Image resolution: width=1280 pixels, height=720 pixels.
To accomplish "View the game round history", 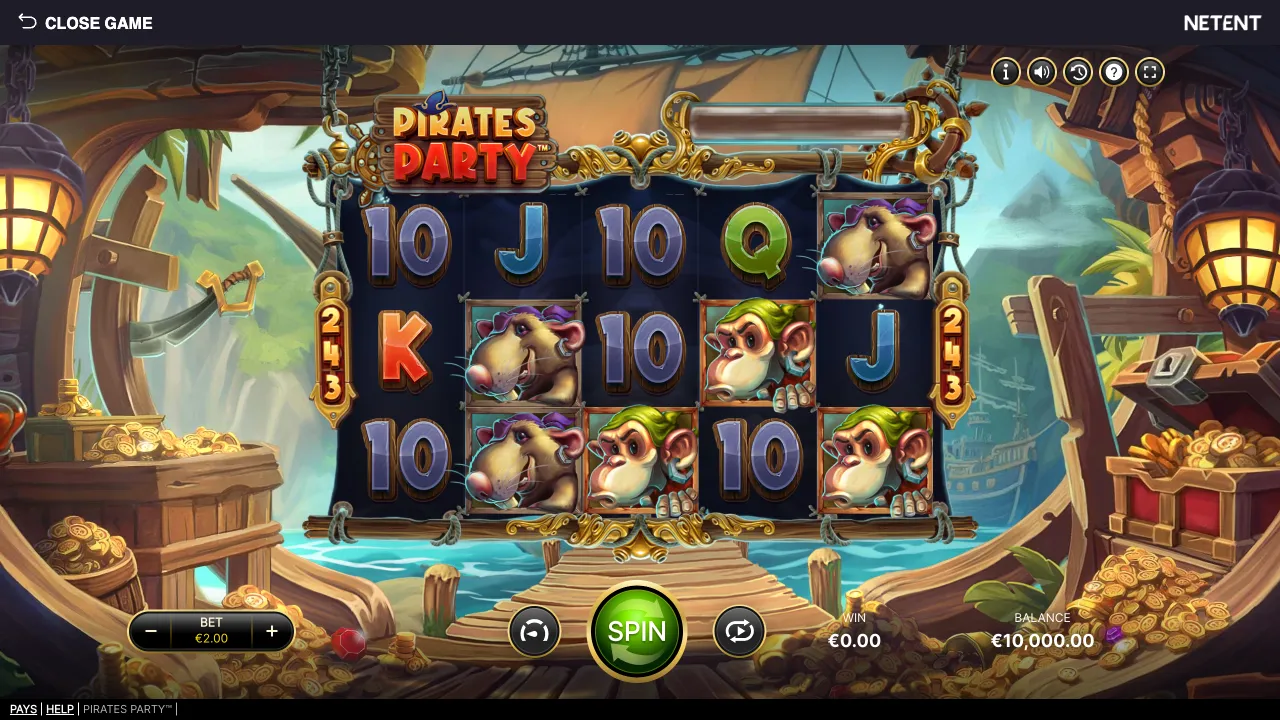I will [x=1077, y=71].
